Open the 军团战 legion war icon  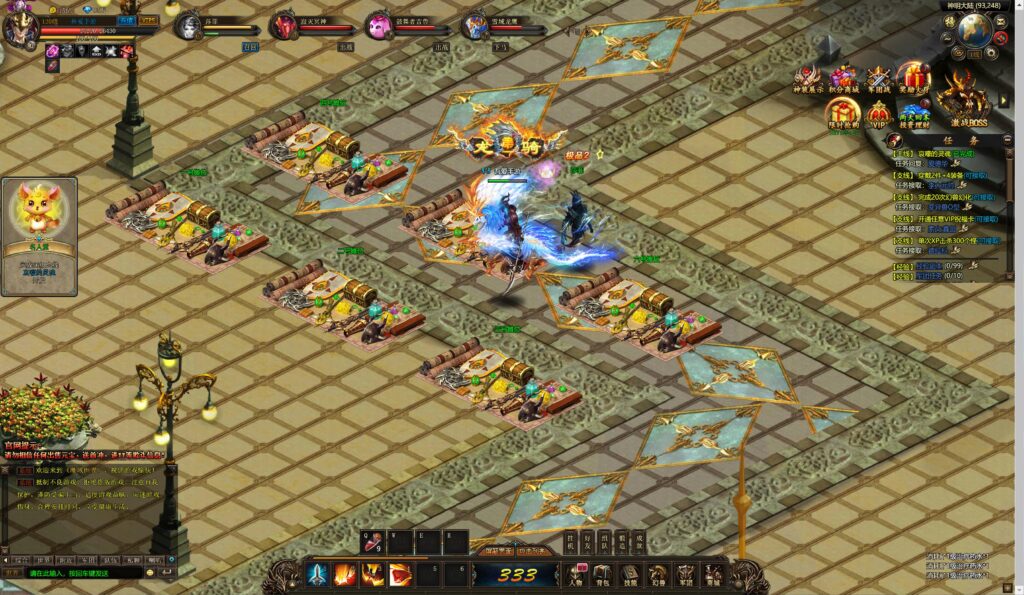point(878,80)
